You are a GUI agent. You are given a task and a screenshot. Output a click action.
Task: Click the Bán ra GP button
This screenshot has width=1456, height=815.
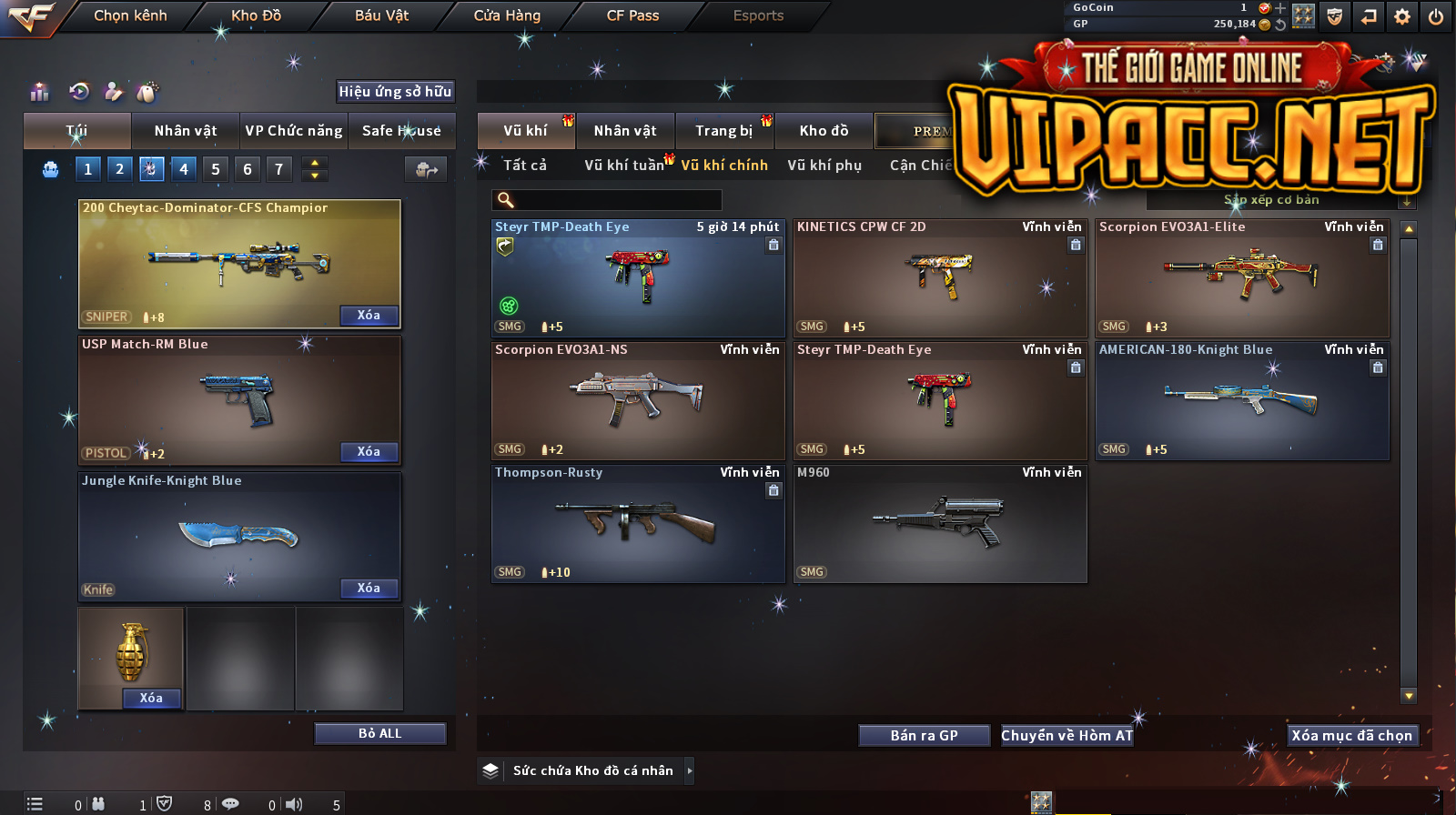(924, 736)
